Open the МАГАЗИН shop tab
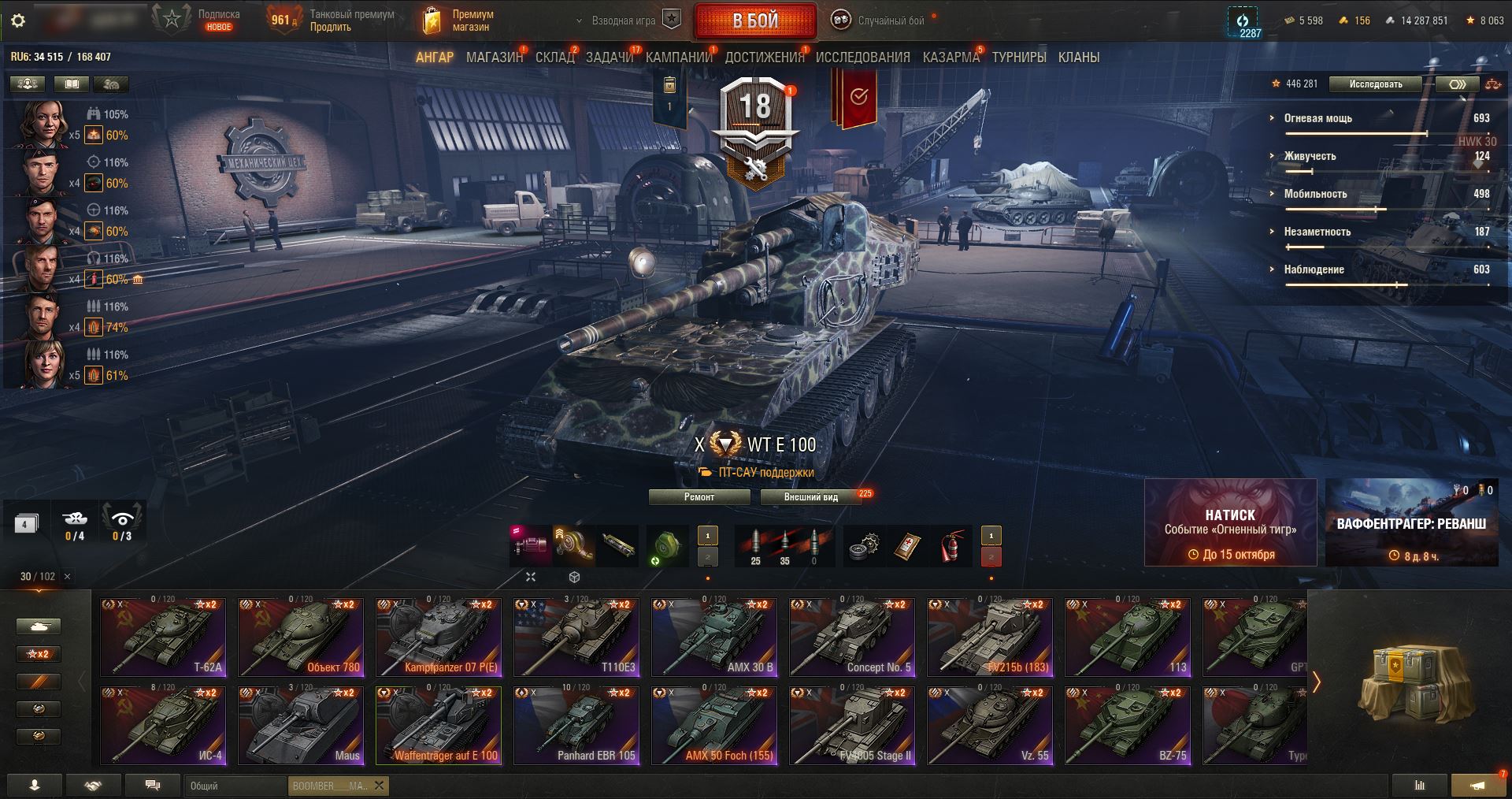1512x799 pixels. coord(494,58)
